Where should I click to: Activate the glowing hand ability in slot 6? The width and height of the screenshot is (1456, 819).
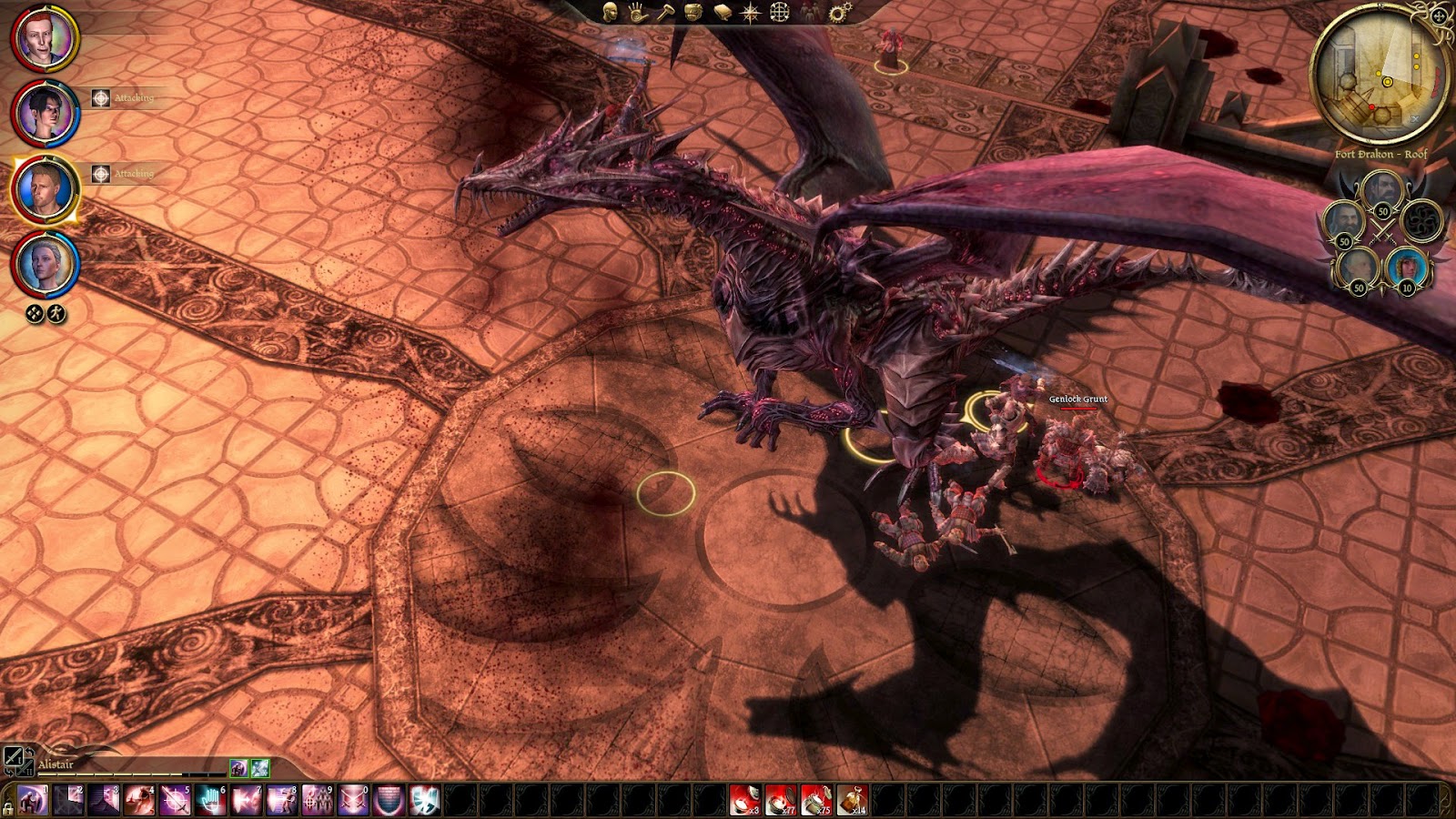[210, 800]
